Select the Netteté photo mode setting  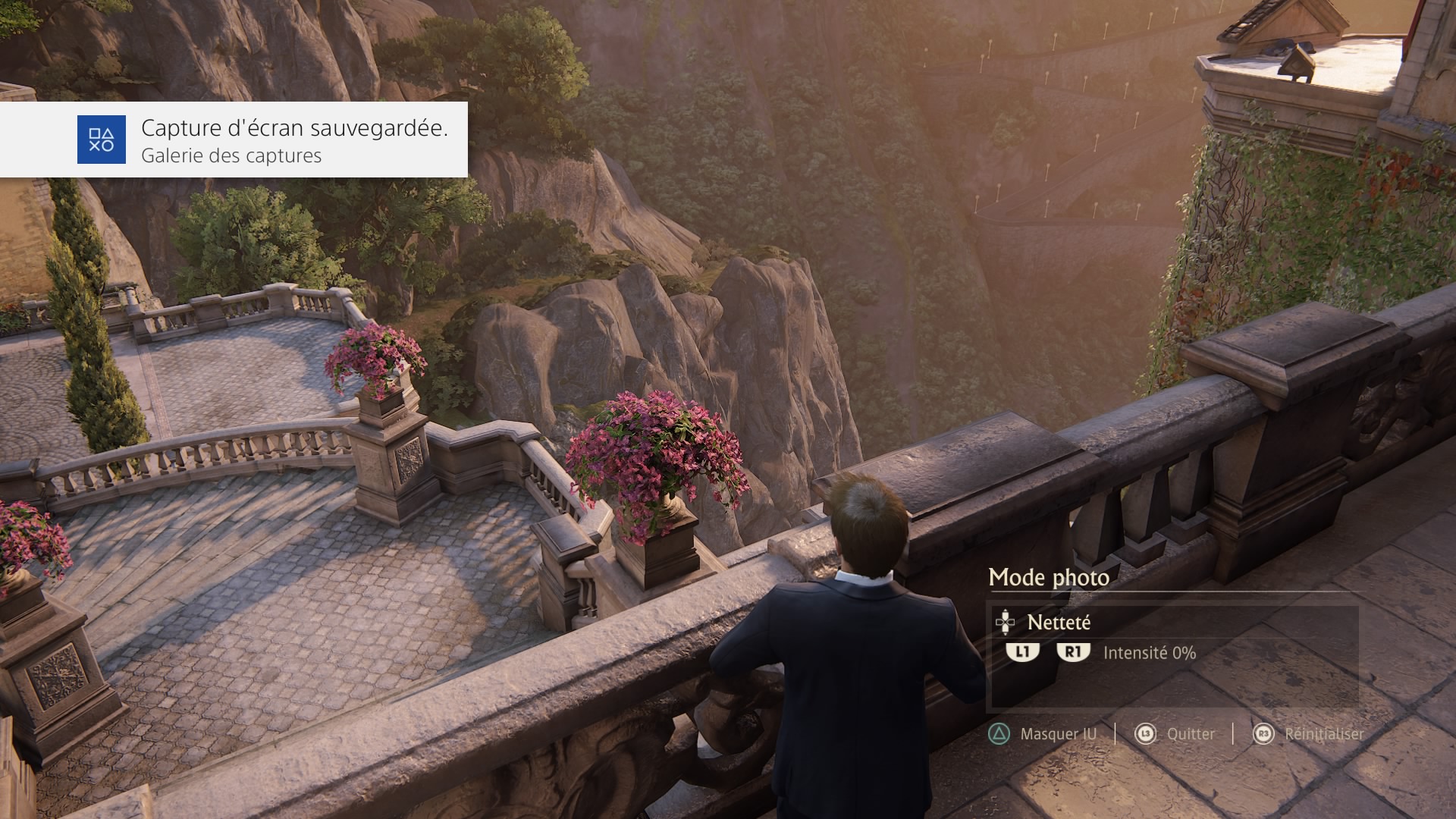(1059, 623)
